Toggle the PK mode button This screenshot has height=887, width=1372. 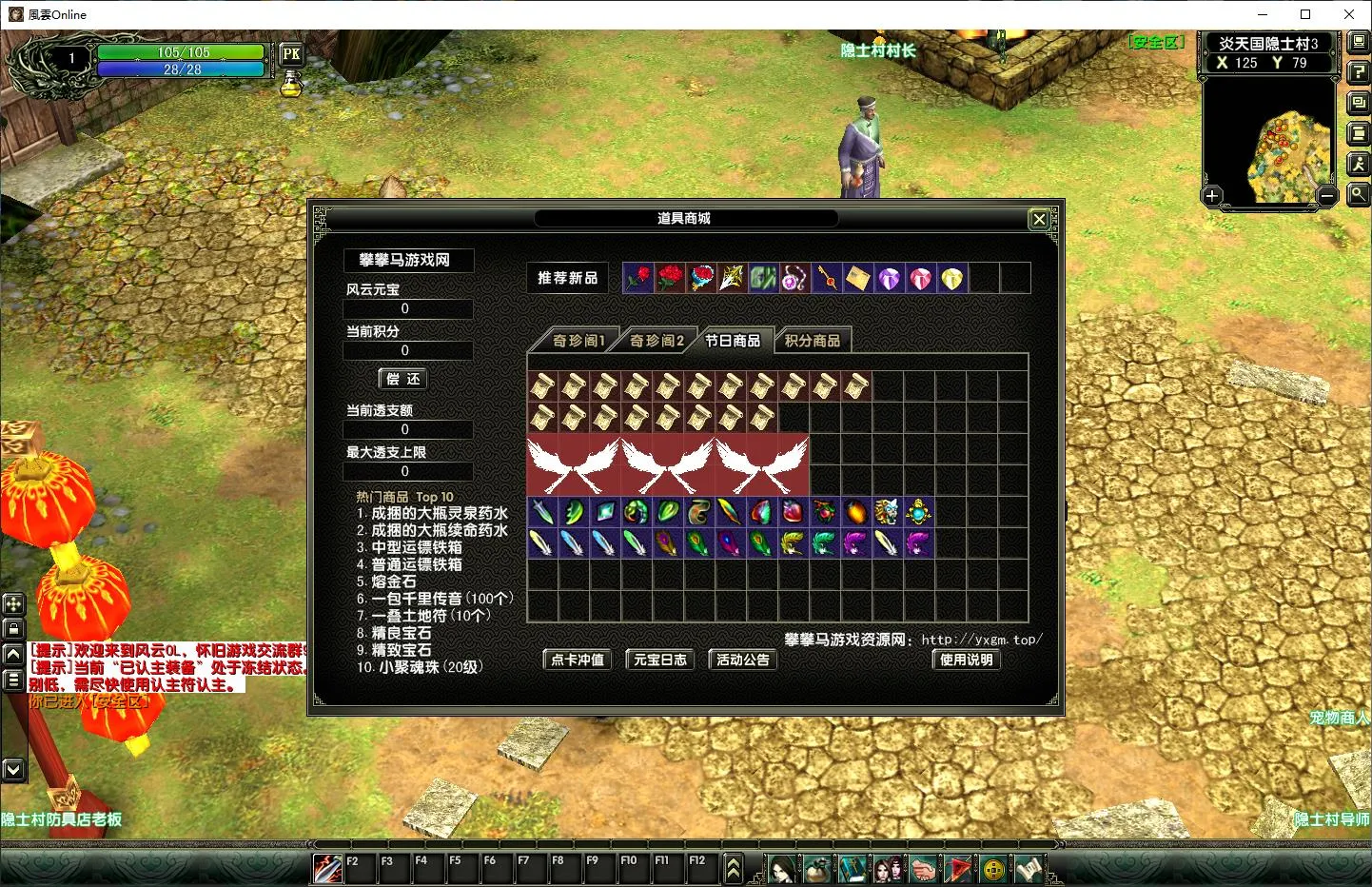coord(291,54)
